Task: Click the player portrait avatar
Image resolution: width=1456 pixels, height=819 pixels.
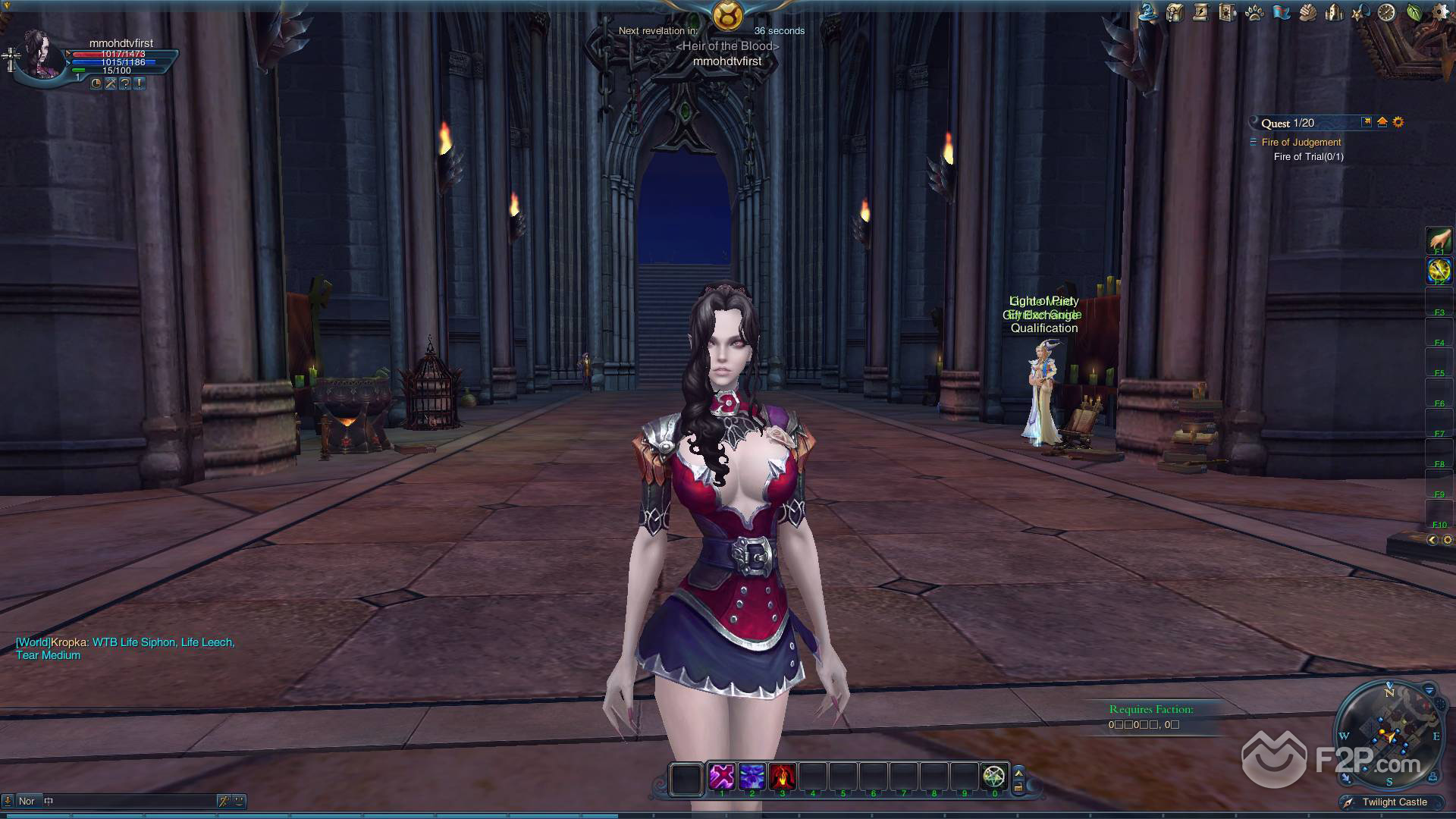Action: (x=39, y=55)
